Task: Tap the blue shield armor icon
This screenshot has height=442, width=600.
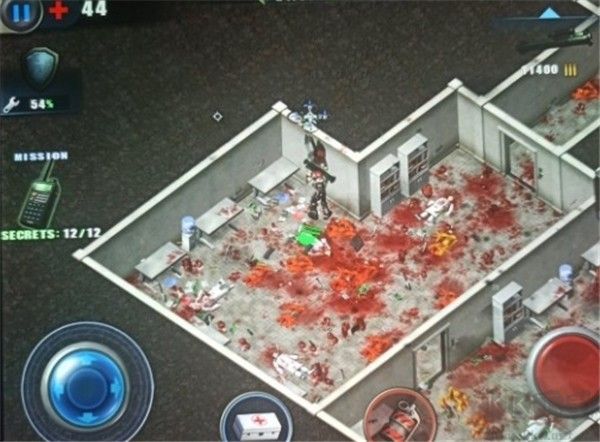Action: pyautogui.click(x=40, y=67)
